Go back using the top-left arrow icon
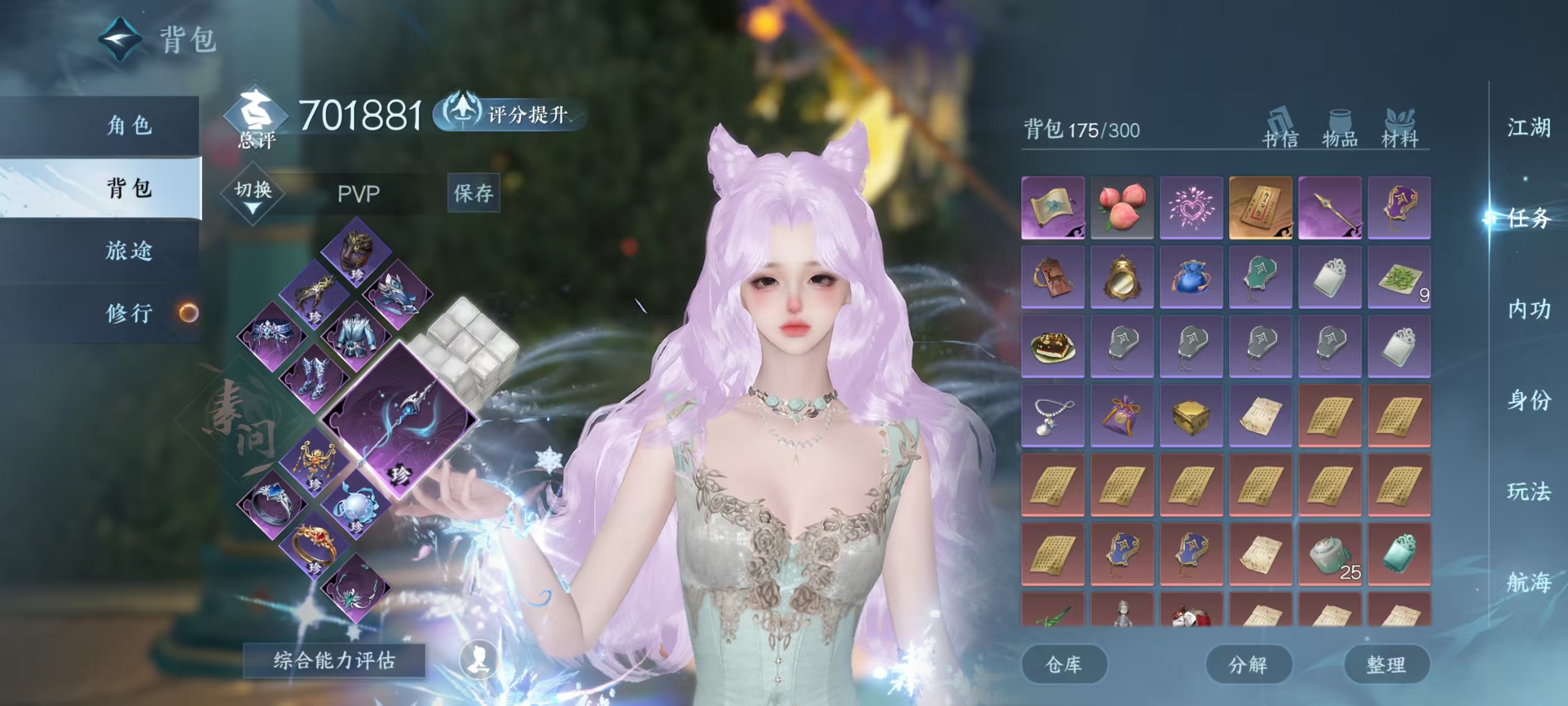This screenshot has width=1568, height=706. coord(120,39)
